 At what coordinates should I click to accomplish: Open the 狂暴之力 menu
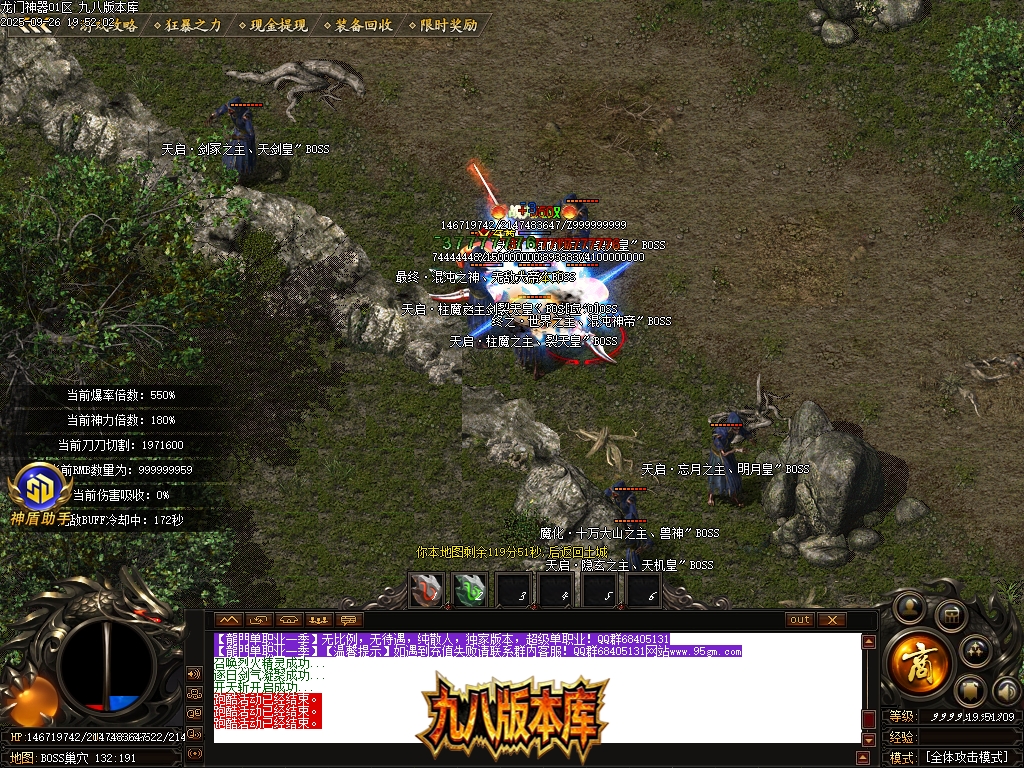(x=193, y=25)
